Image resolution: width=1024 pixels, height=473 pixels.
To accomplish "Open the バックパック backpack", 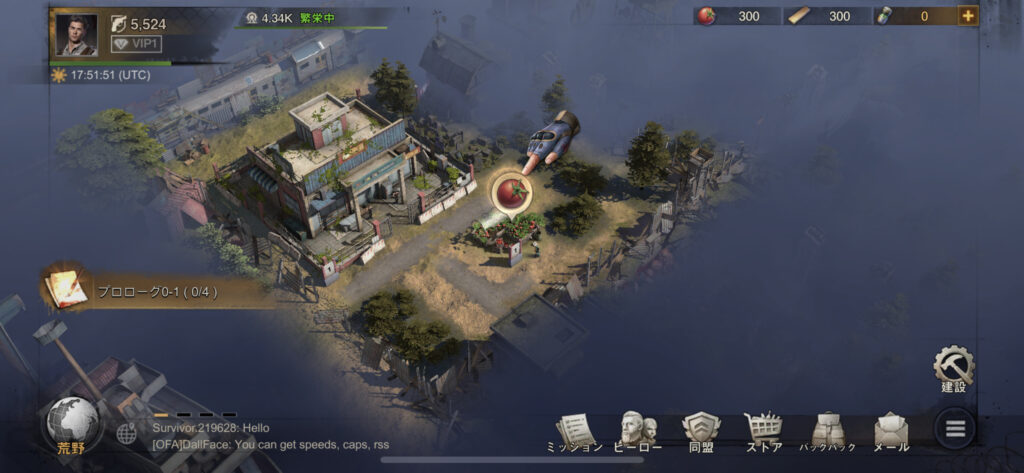I will pos(827,432).
